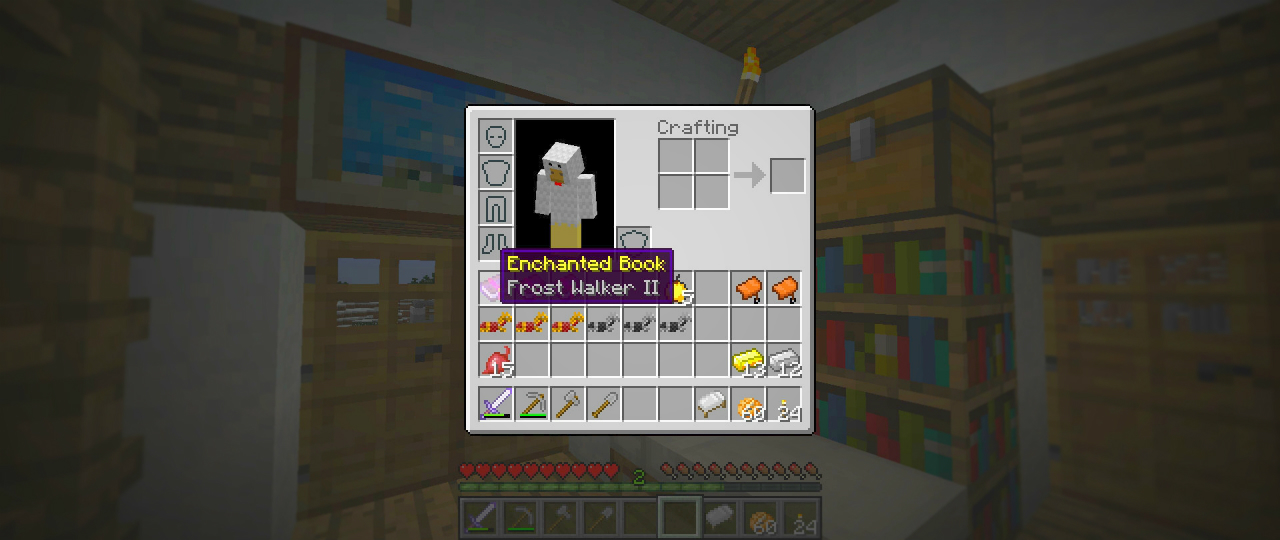Take the food stack of 60
1280x540 pixels.
(748, 405)
